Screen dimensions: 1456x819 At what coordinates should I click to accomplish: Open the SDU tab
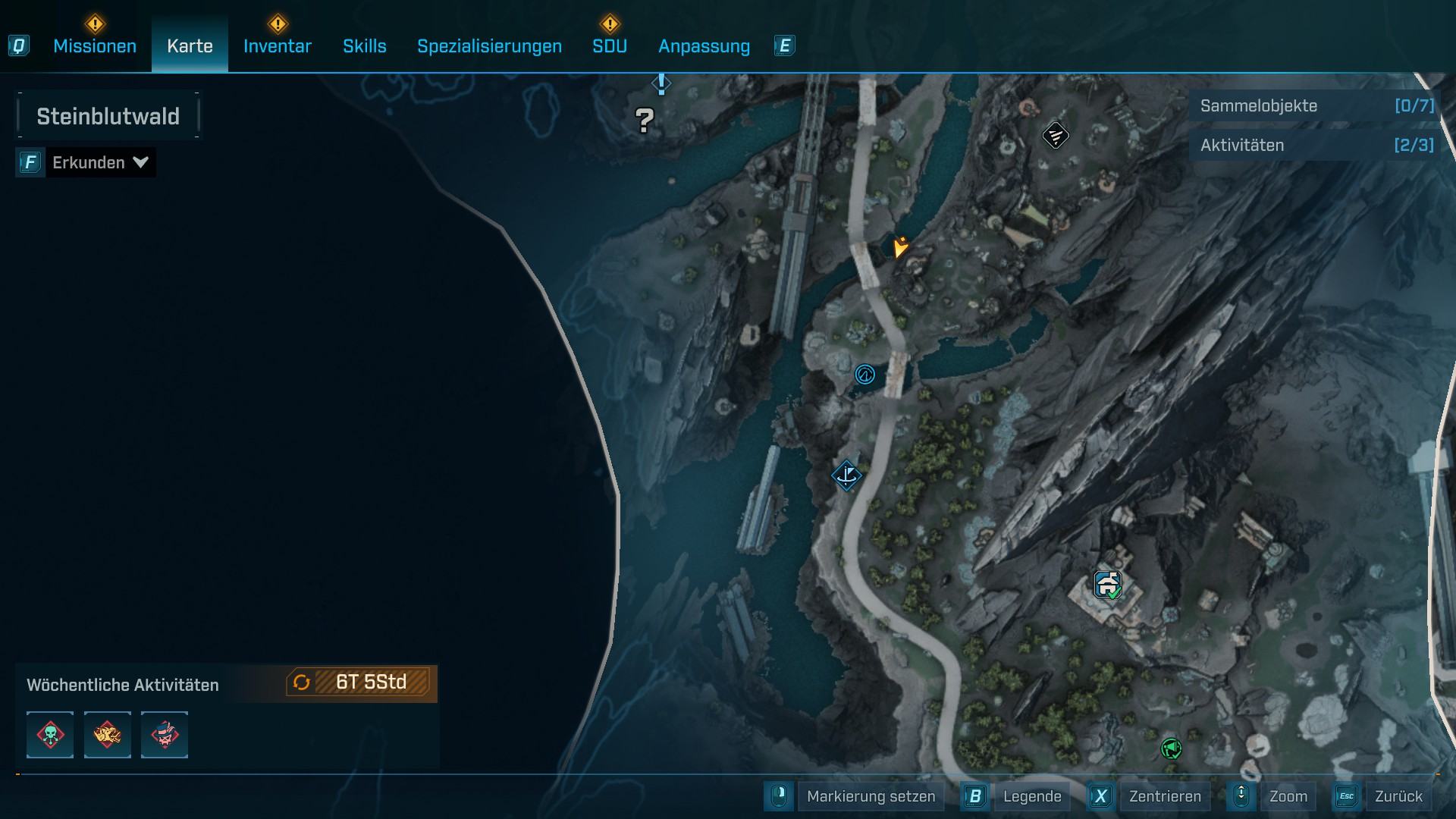[x=609, y=46]
